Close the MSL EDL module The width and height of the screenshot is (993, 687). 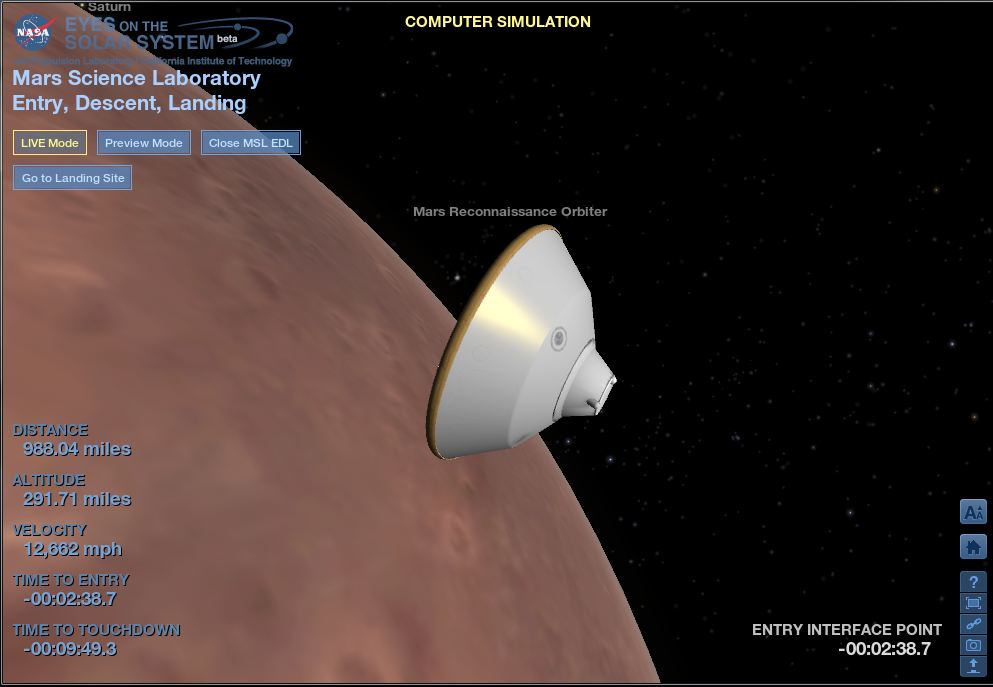[251, 143]
